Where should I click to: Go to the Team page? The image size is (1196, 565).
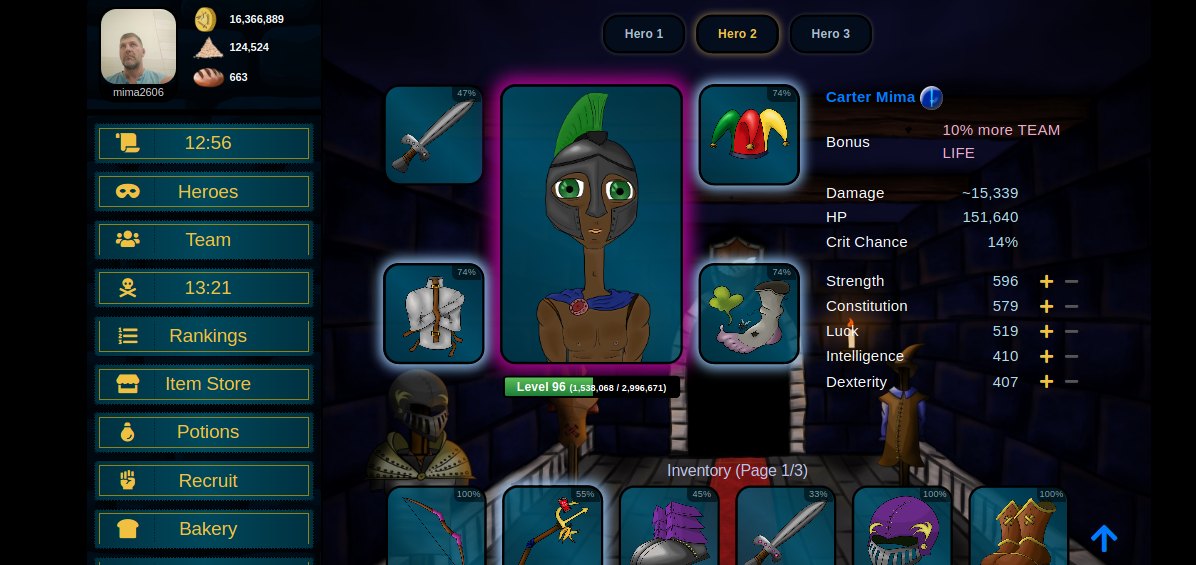tap(204, 240)
